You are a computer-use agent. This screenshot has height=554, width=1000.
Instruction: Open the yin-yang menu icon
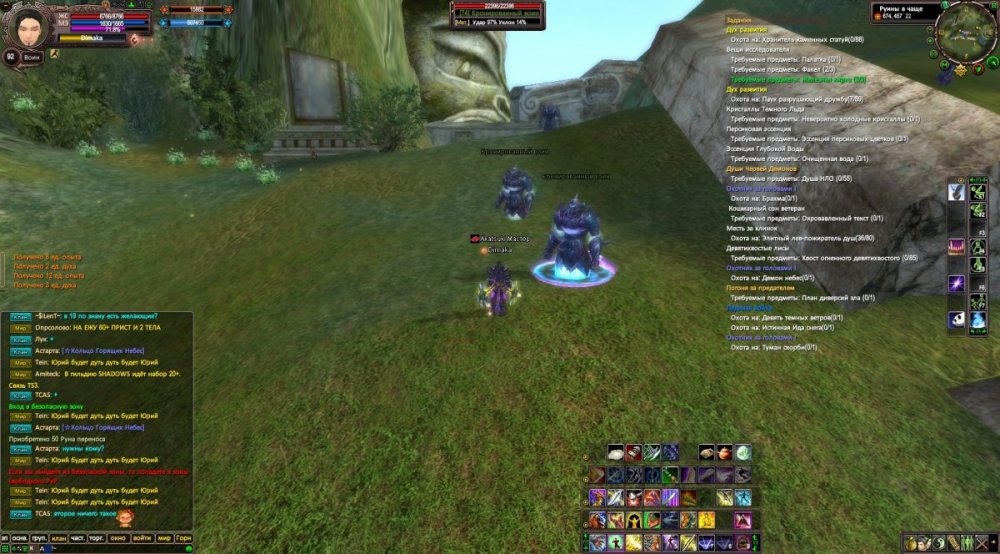tap(940, 543)
